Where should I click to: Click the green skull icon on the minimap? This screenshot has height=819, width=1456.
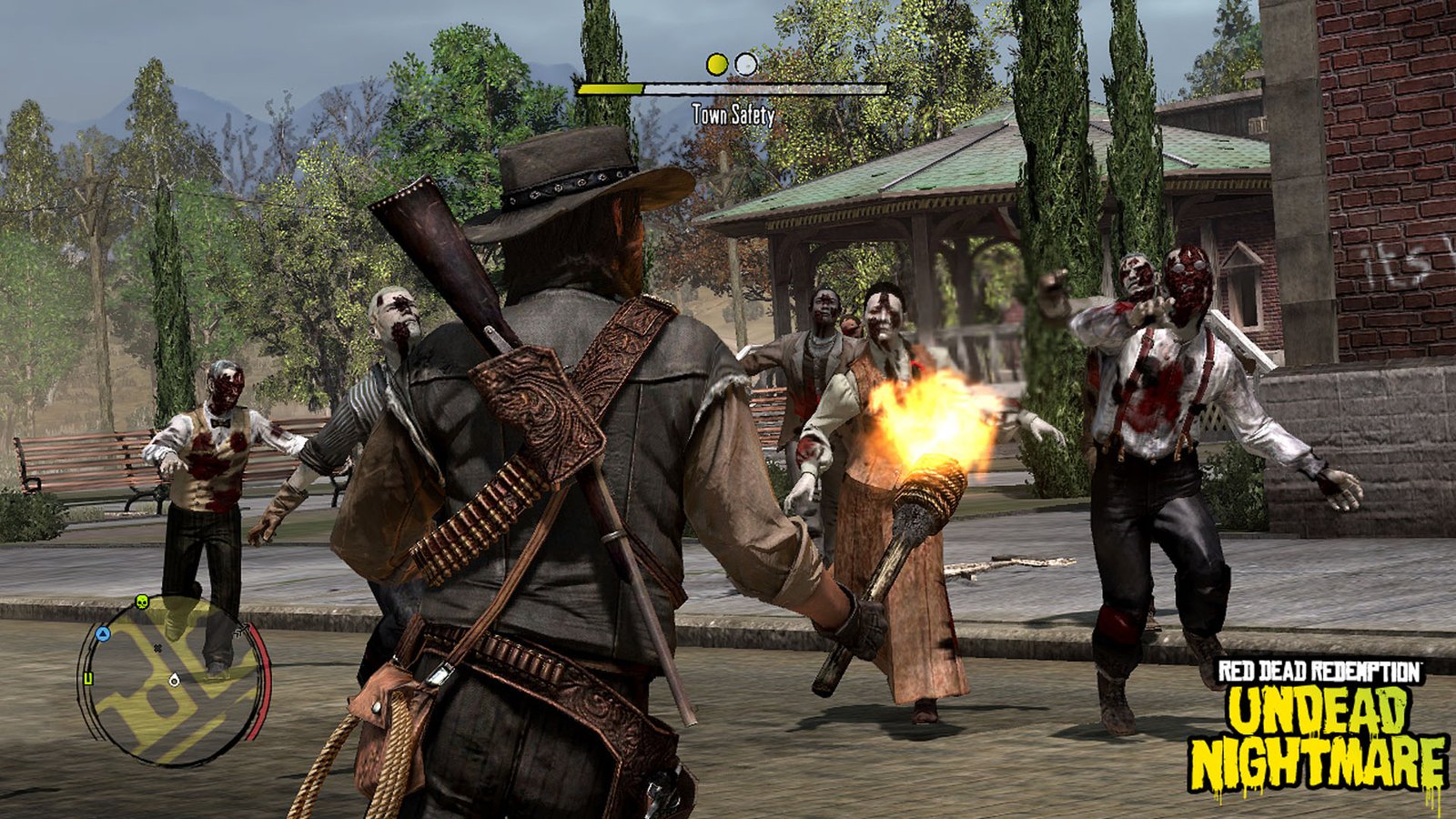coord(142,602)
